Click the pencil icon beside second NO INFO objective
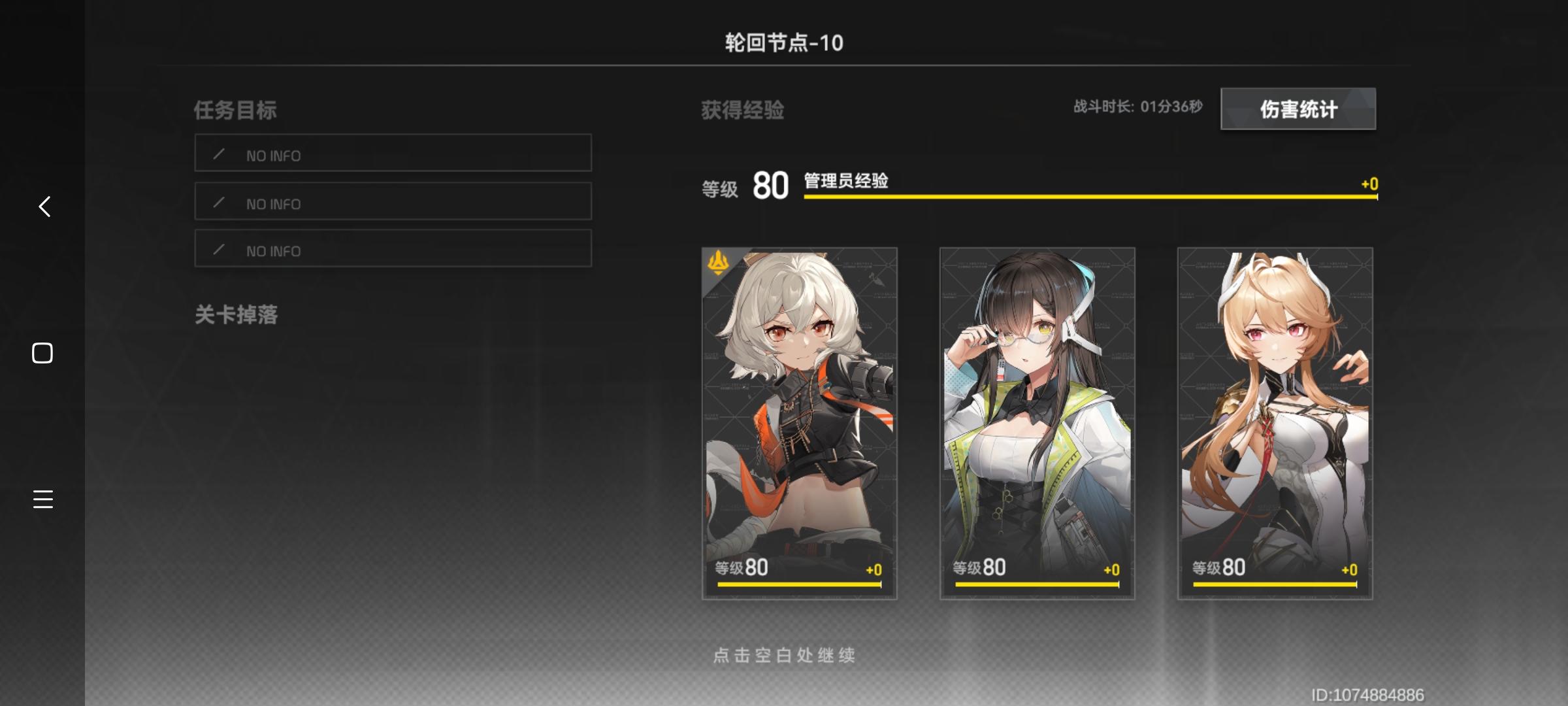This screenshot has height=706, width=1568. pos(218,203)
